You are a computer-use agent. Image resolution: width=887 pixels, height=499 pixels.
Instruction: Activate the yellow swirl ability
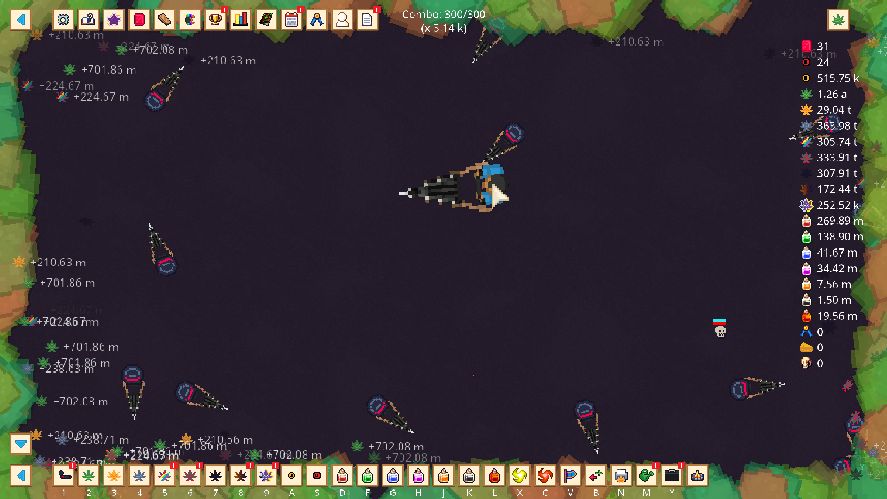point(520,474)
